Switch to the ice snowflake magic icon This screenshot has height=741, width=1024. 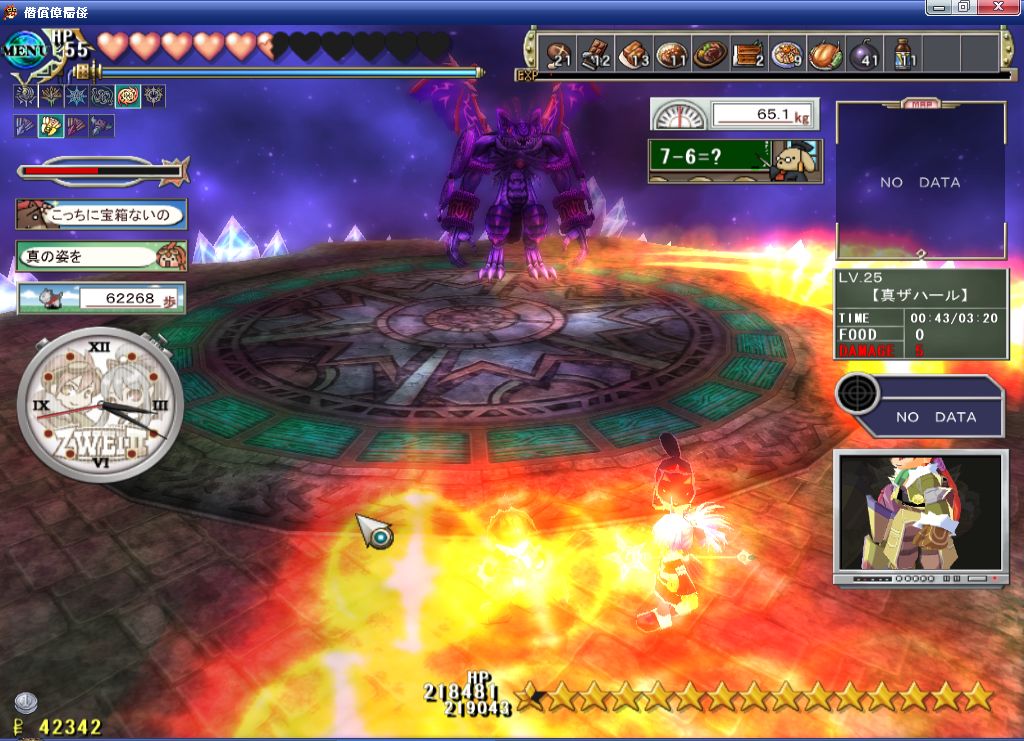(76, 97)
